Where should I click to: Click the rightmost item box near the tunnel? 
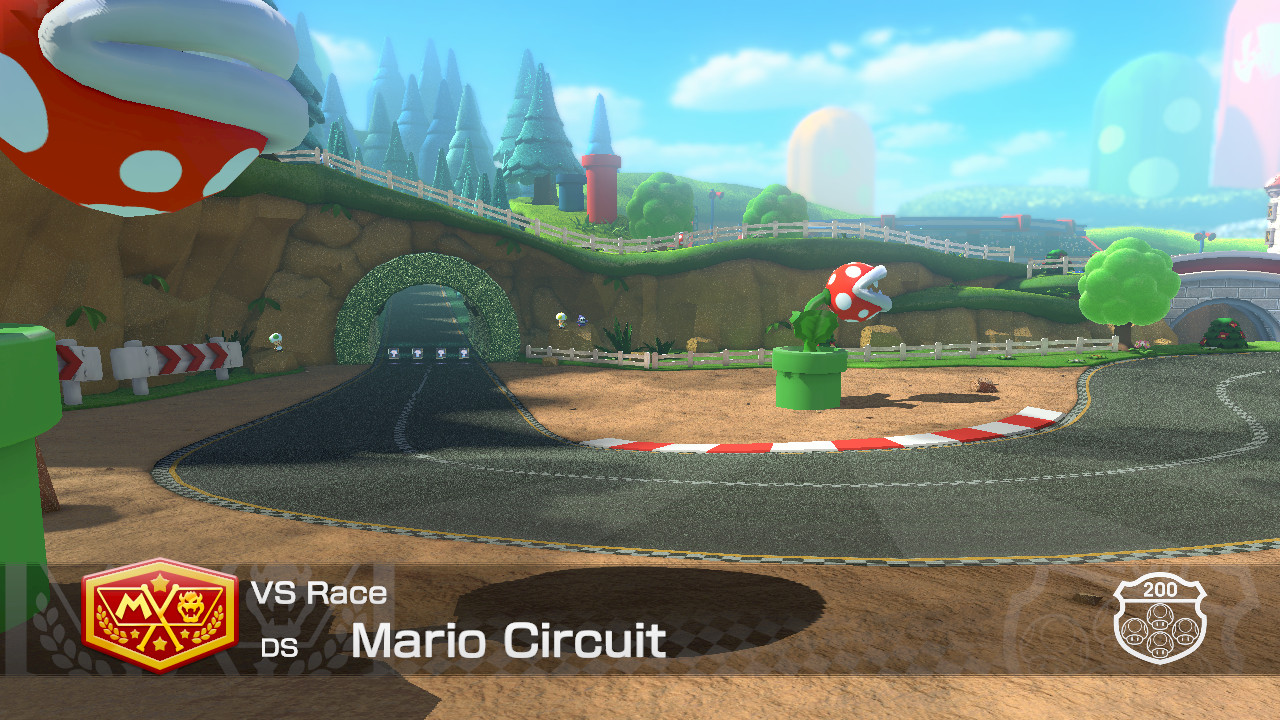coord(463,352)
